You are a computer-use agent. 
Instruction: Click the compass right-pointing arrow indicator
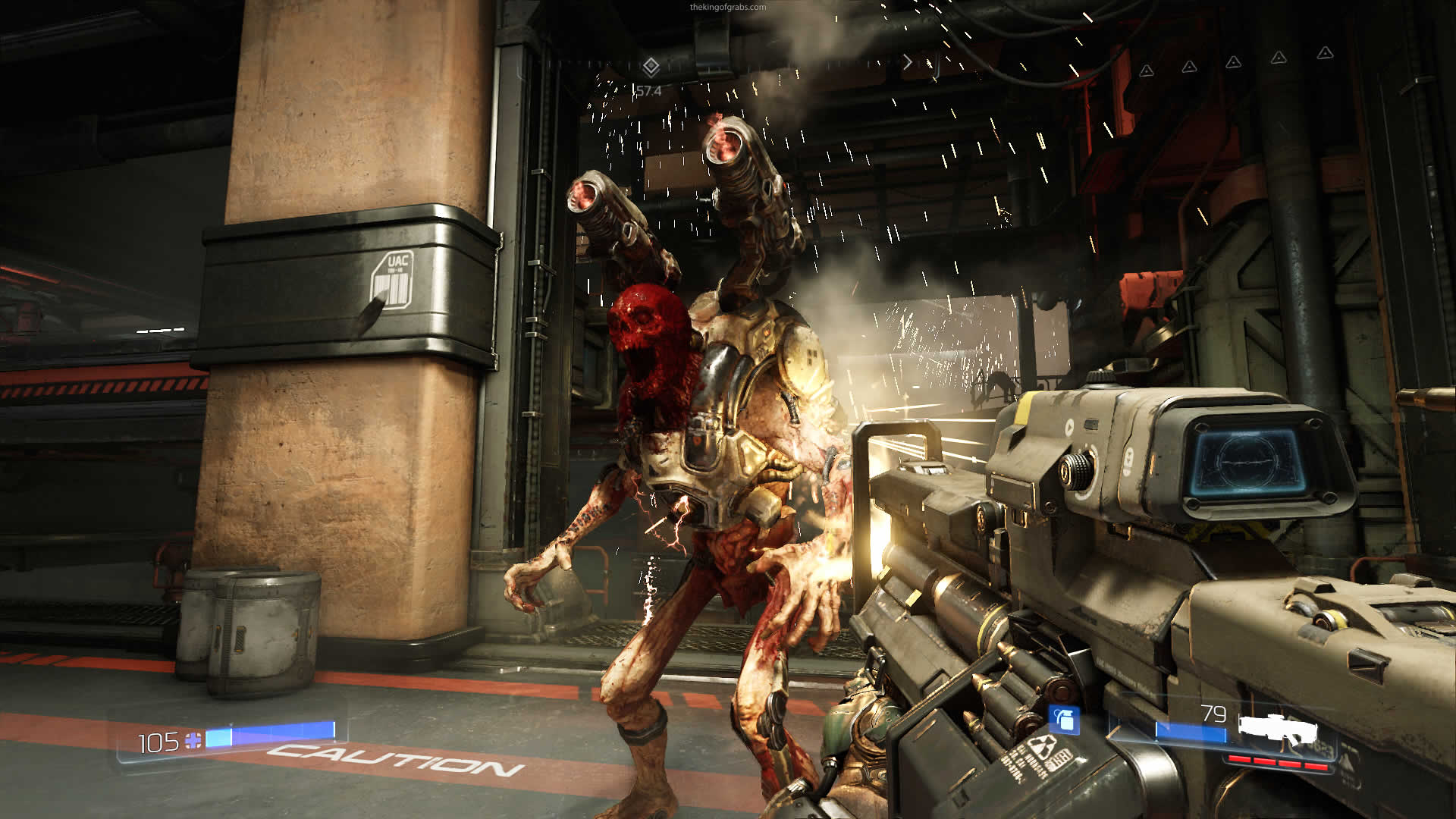(x=907, y=62)
